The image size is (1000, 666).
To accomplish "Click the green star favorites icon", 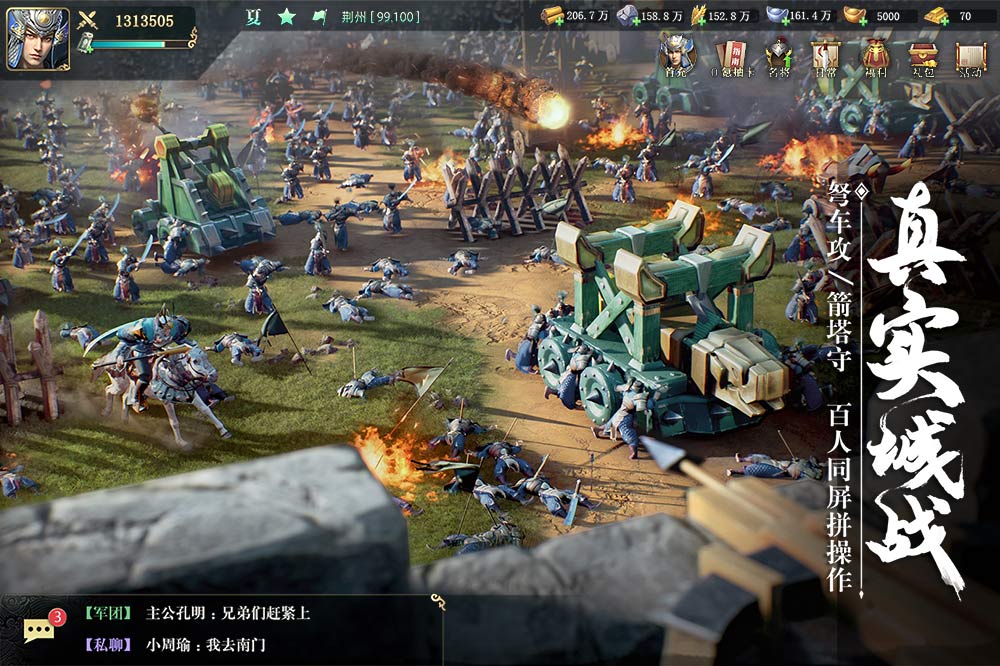I will 287,17.
